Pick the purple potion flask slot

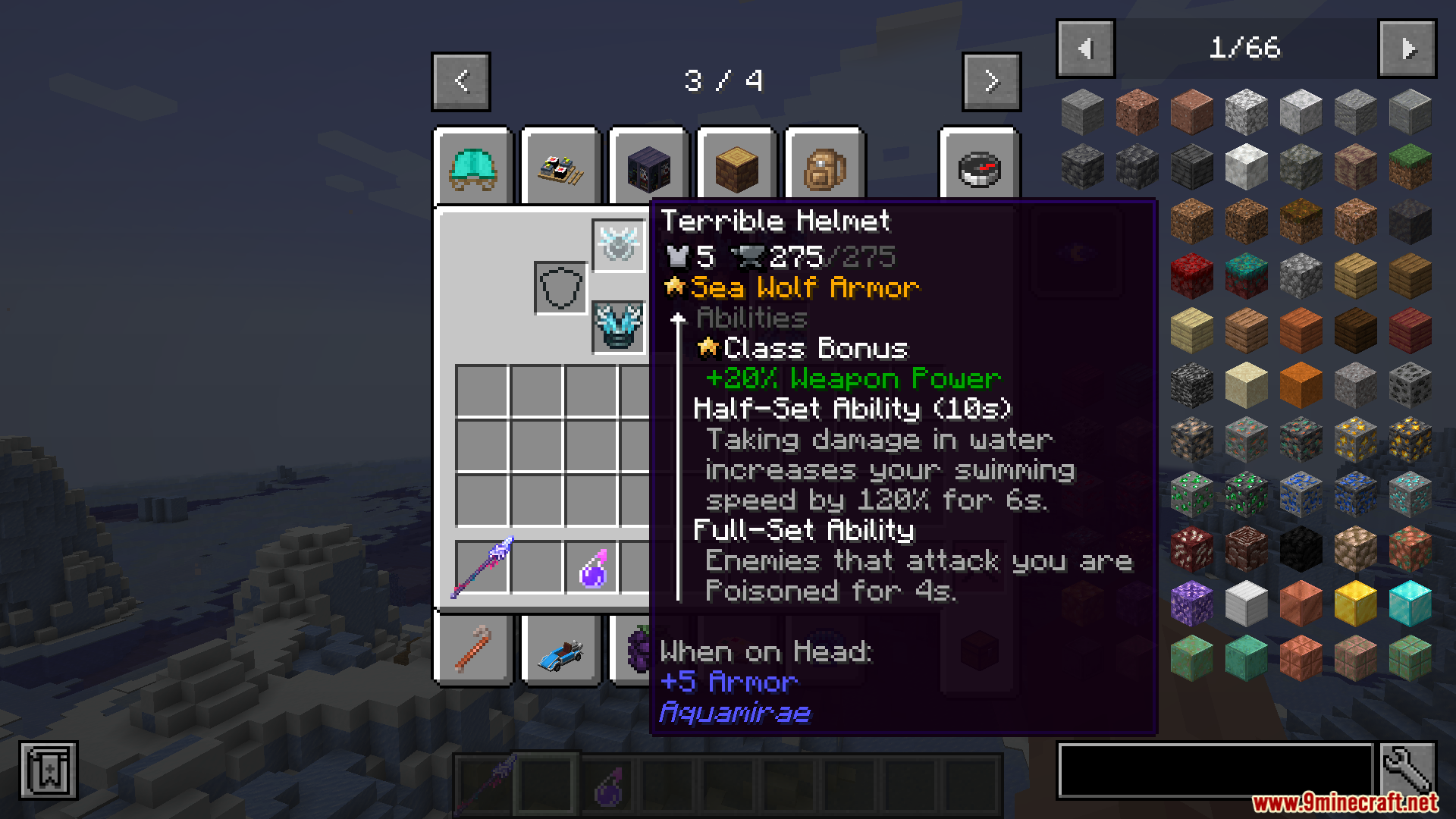click(x=592, y=567)
